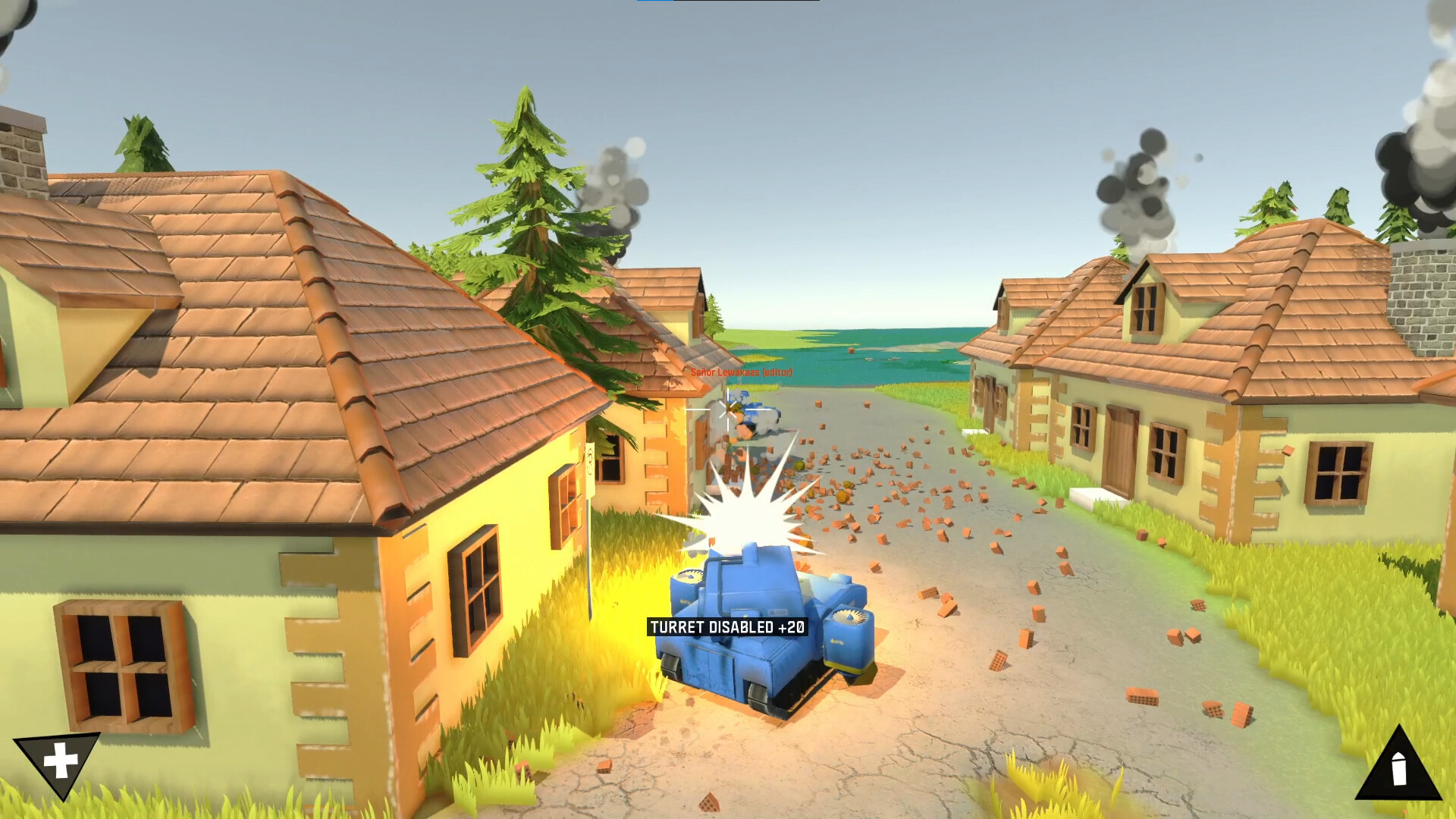1456x819 pixels.
Task: Toggle the TURRET DISABLED +20 notification
Action: pos(727,627)
